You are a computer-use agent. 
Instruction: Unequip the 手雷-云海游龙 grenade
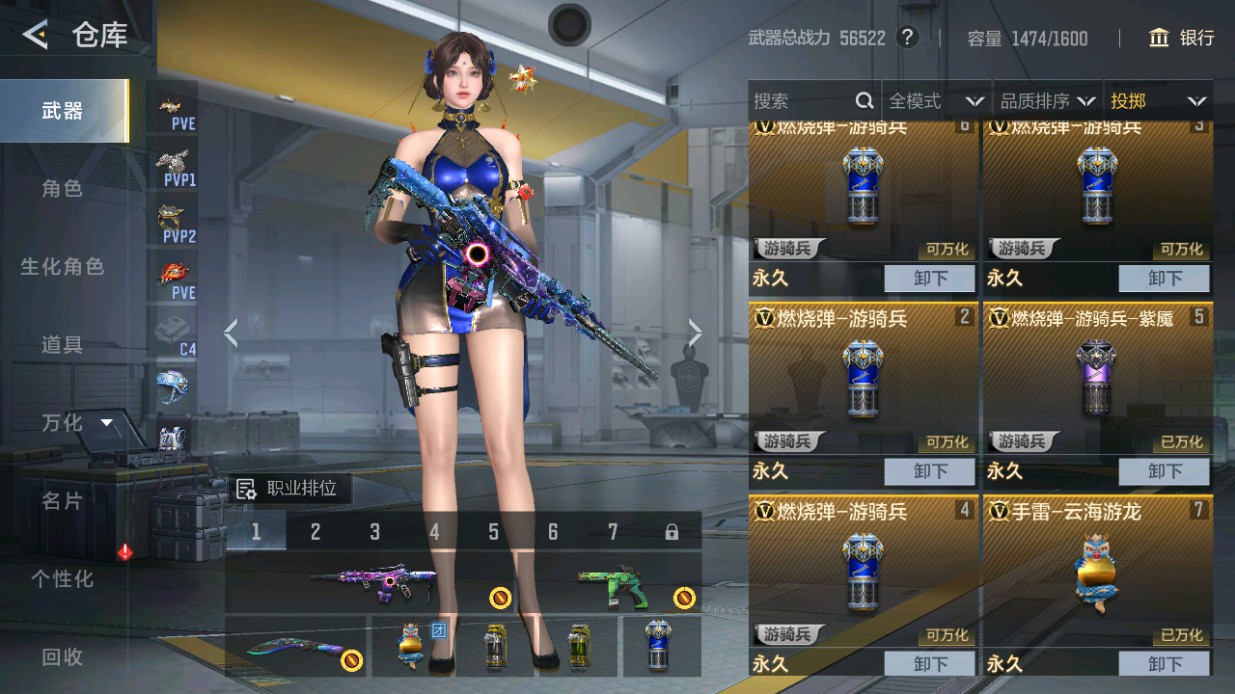[1164, 664]
